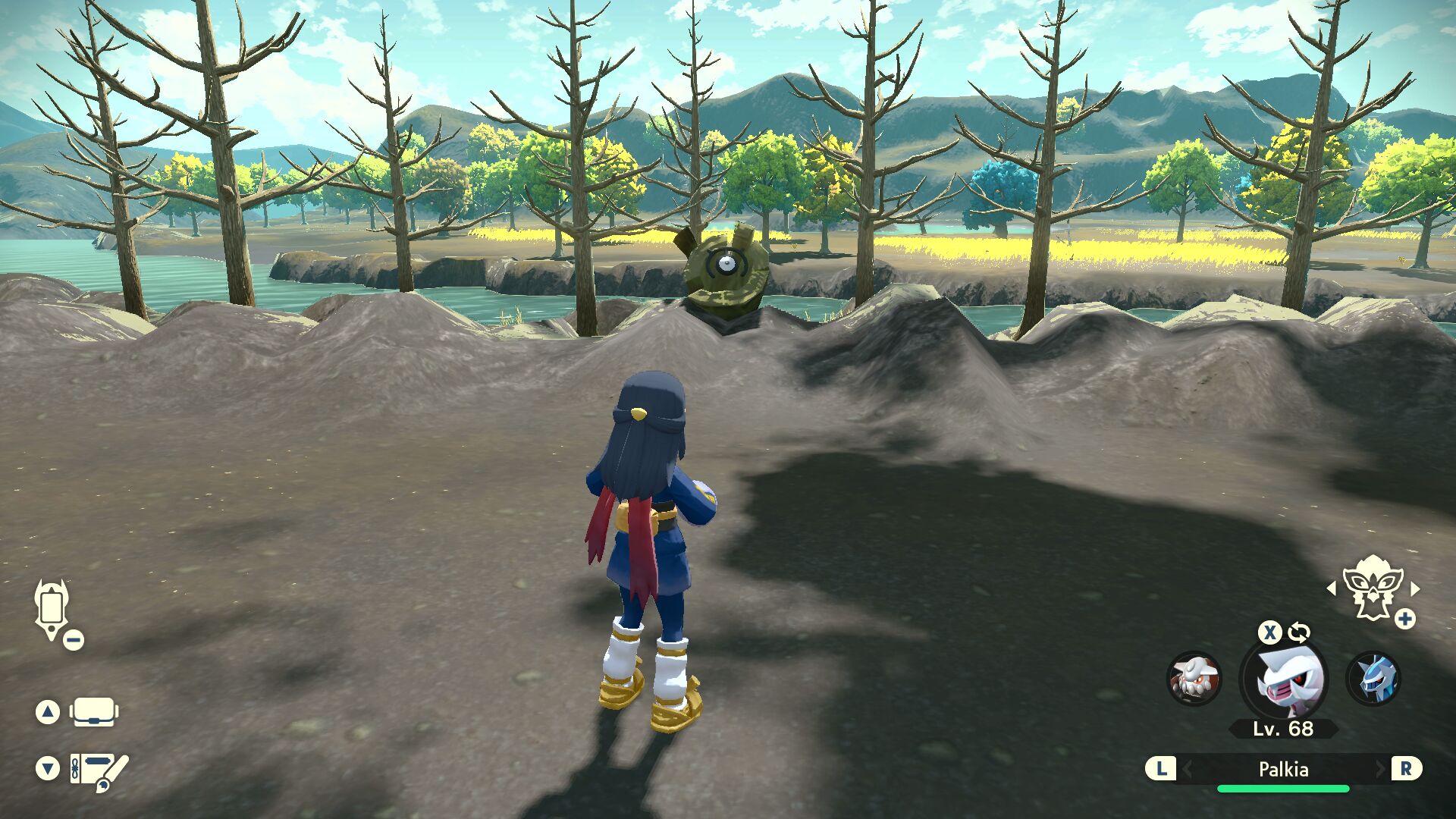Open the Pokédex notebook with brush icon
Viewport: 1456px width, 819px height.
click(x=99, y=770)
